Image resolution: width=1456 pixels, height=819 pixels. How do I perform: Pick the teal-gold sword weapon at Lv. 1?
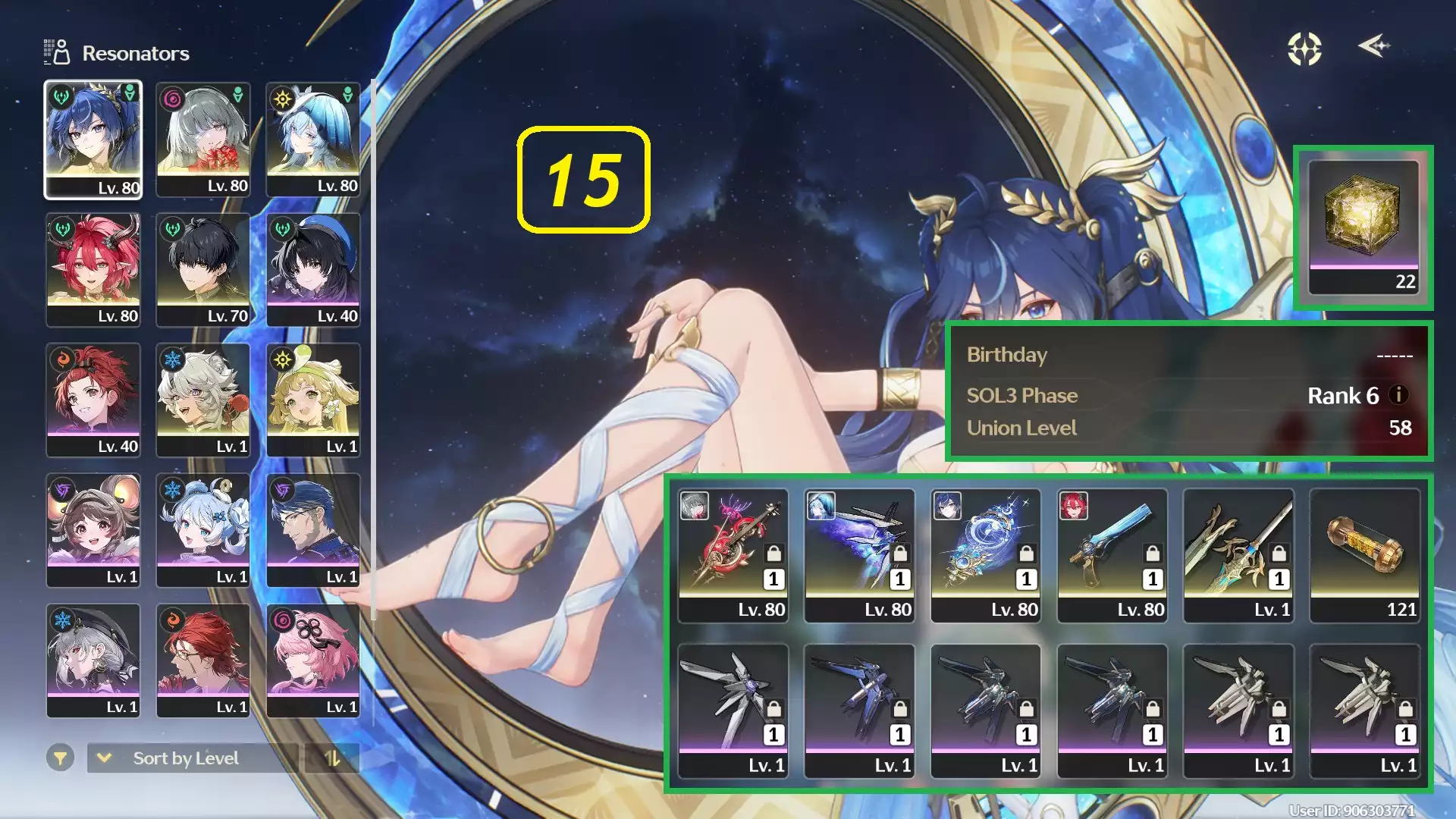[1238, 555]
